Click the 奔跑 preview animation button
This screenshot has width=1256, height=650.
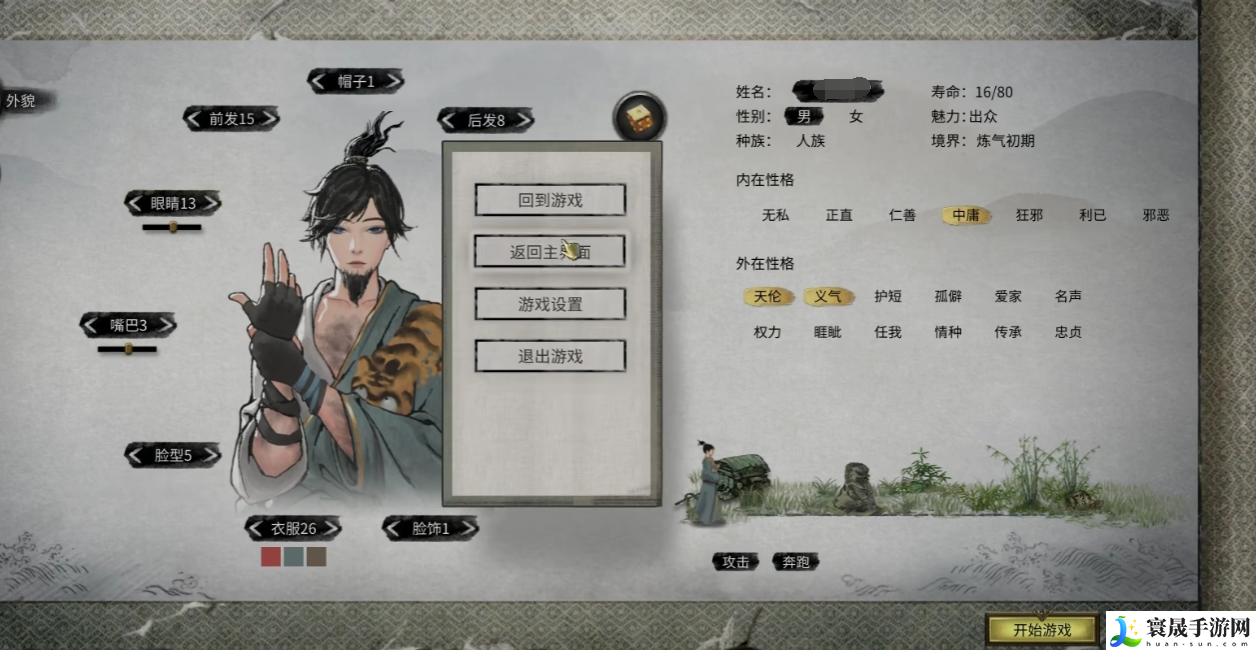click(x=796, y=562)
